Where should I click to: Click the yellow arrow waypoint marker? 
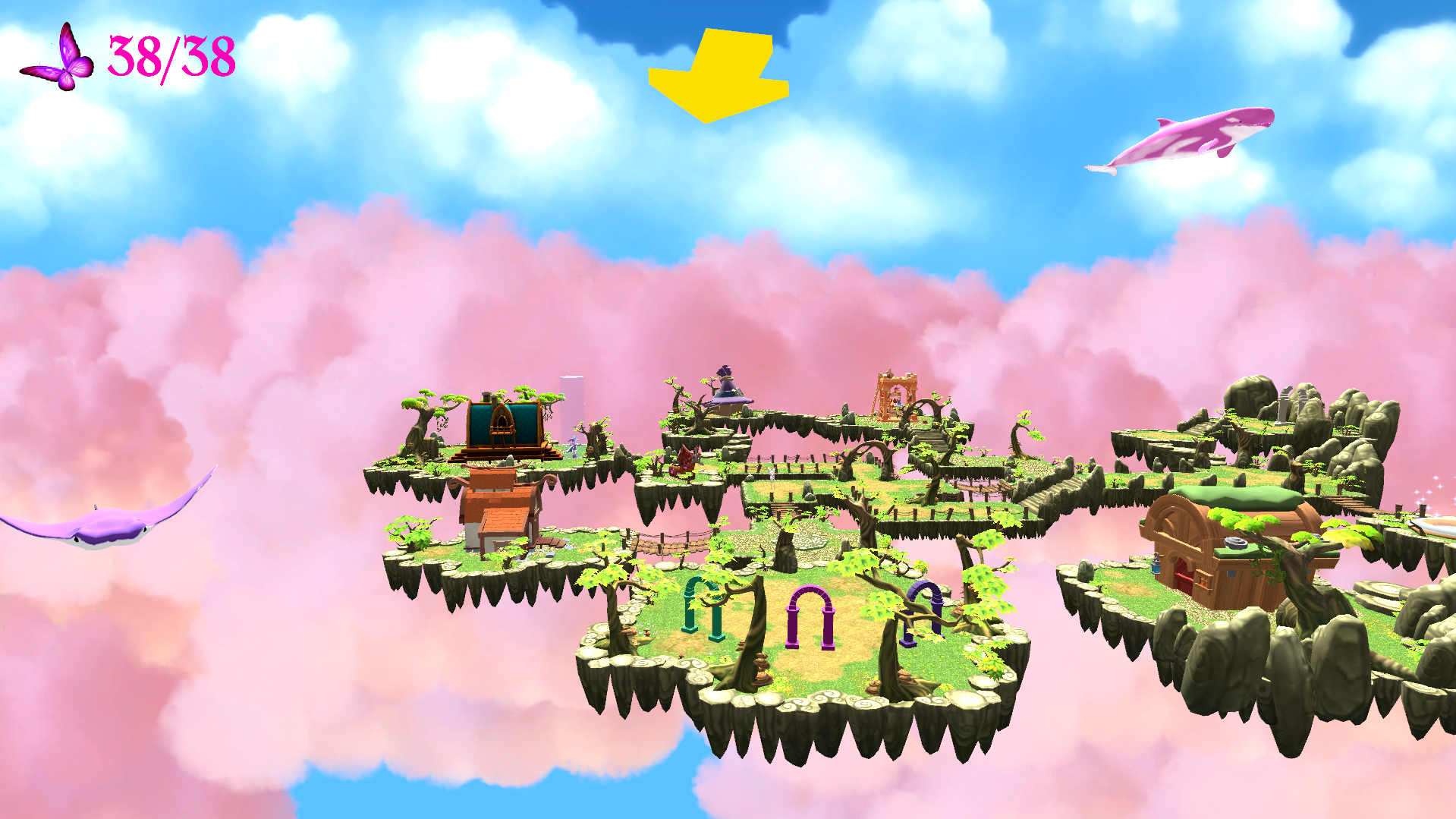pos(718,72)
